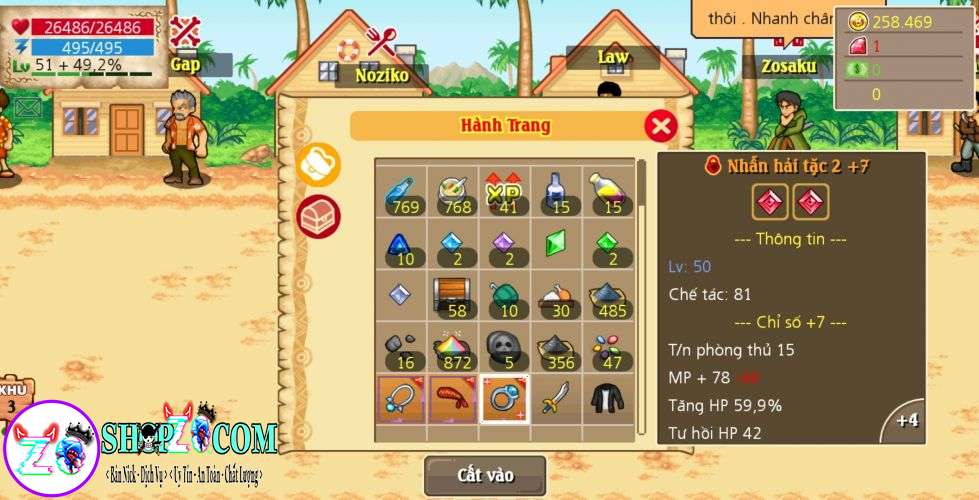Click the Cất vào button
The image size is (979, 500).
pyautogui.click(x=485, y=475)
